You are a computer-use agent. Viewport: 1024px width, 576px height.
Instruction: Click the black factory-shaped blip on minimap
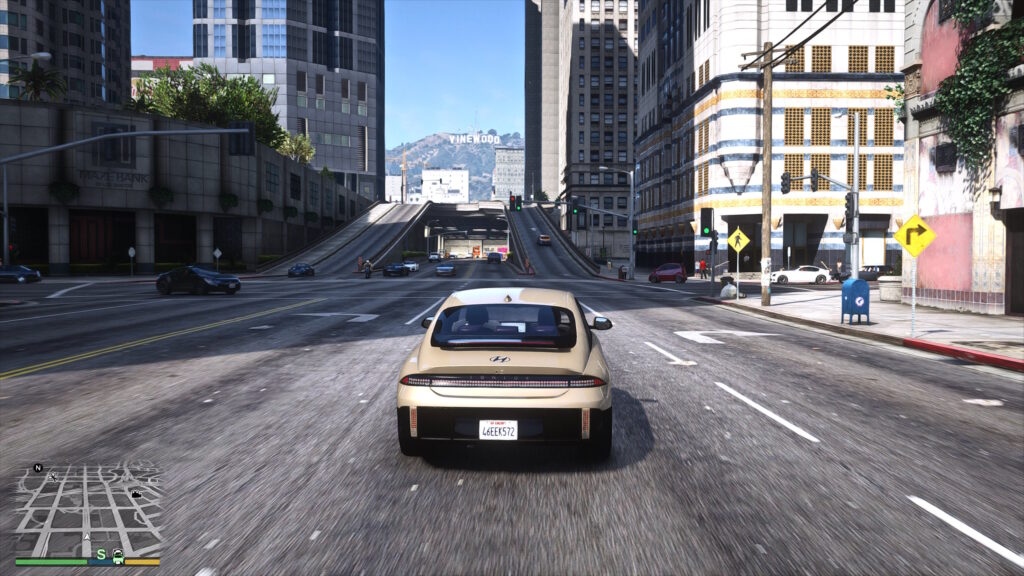[136, 493]
